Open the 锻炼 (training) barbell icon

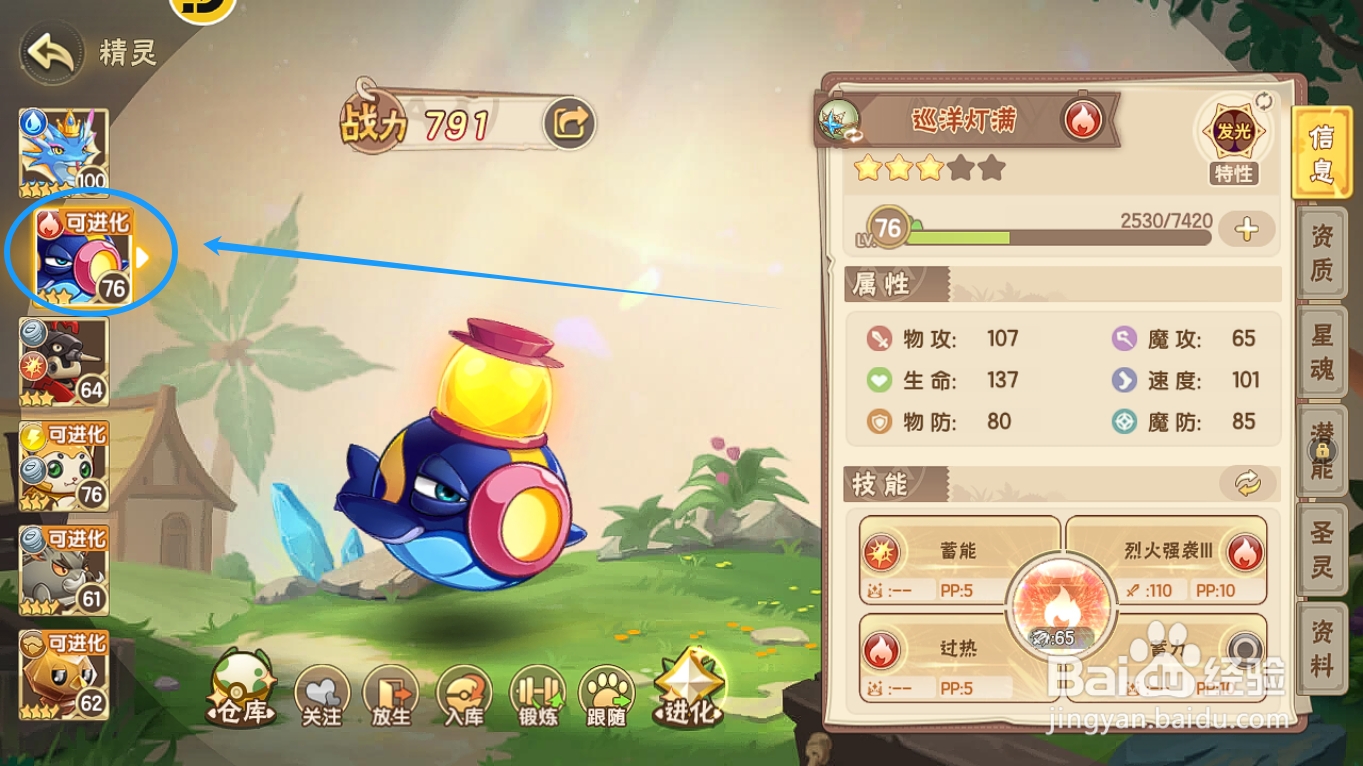pyautogui.click(x=538, y=692)
